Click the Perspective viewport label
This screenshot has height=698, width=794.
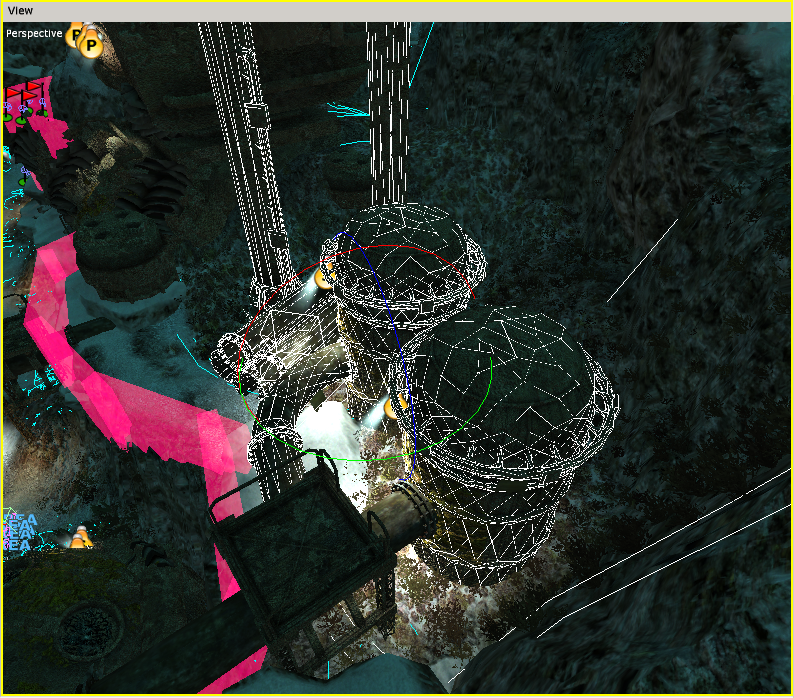tap(34, 33)
